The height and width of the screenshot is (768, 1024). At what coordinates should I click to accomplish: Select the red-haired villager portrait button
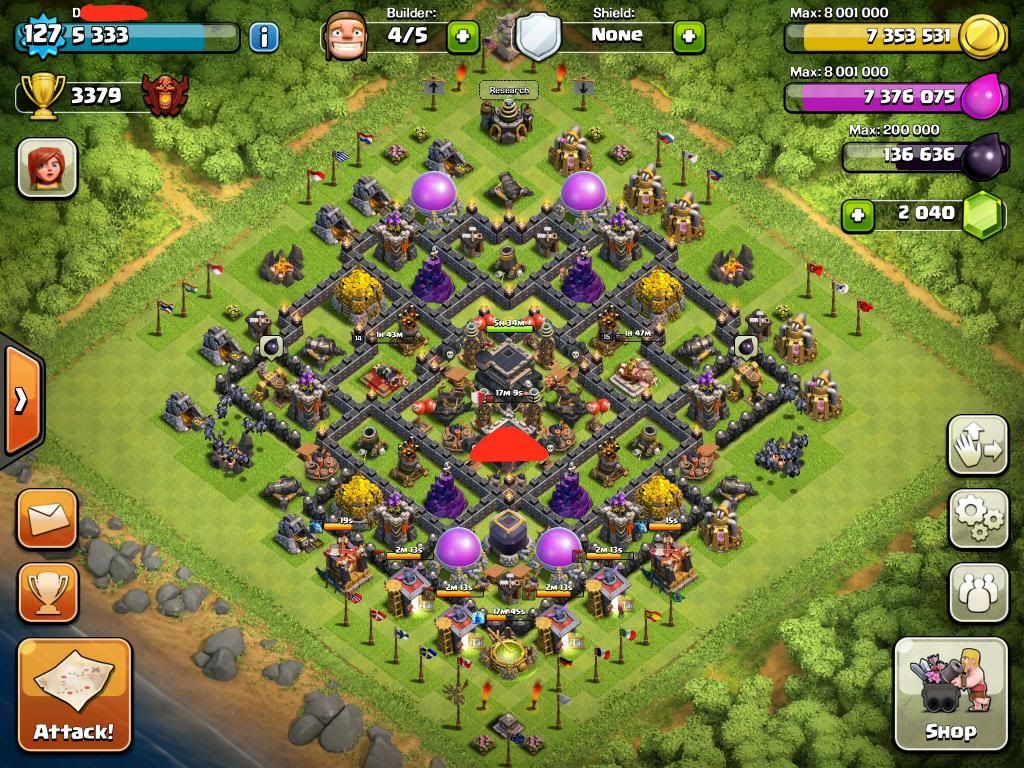[47, 167]
